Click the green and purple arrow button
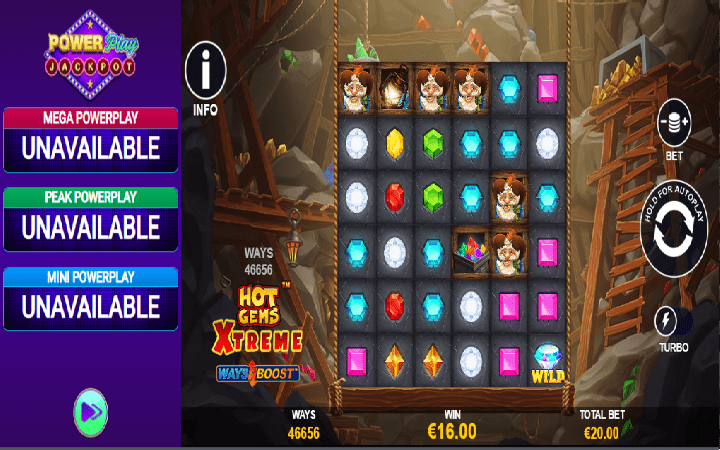Screen dimensions: 720x450 pos(91,411)
